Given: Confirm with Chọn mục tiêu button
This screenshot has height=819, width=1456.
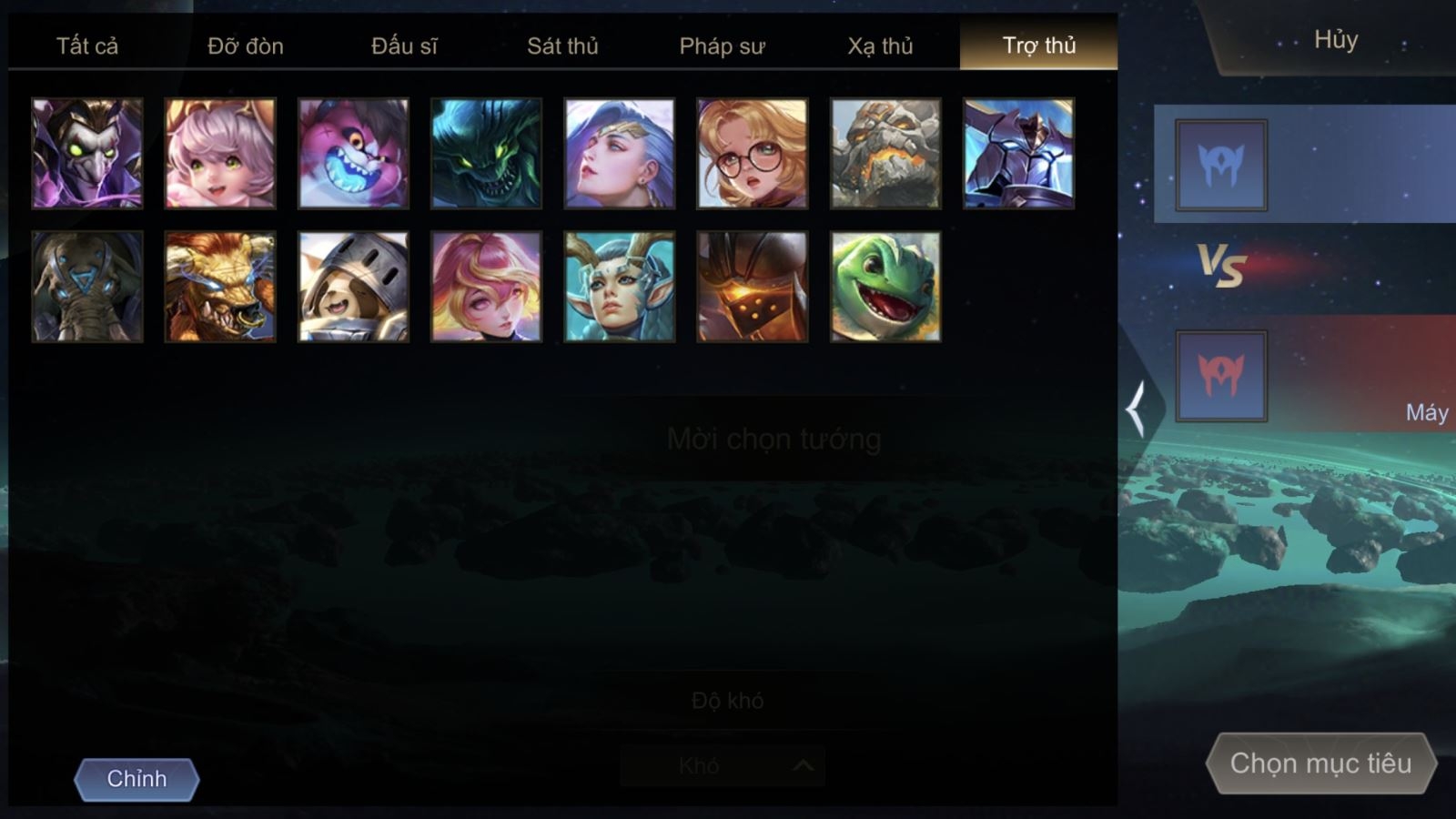Looking at the screenshot, I should (1320, 763).
